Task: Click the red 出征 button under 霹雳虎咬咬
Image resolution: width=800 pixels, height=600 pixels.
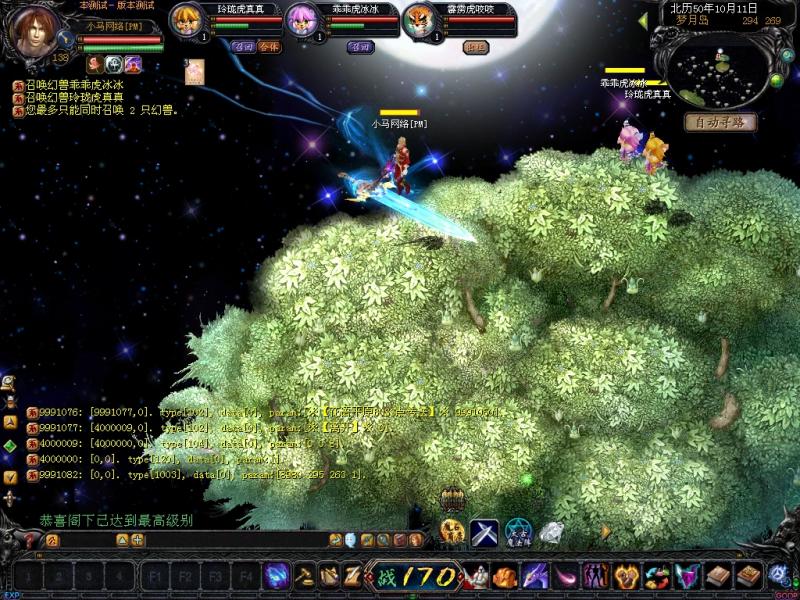Action: click(477, 47)
